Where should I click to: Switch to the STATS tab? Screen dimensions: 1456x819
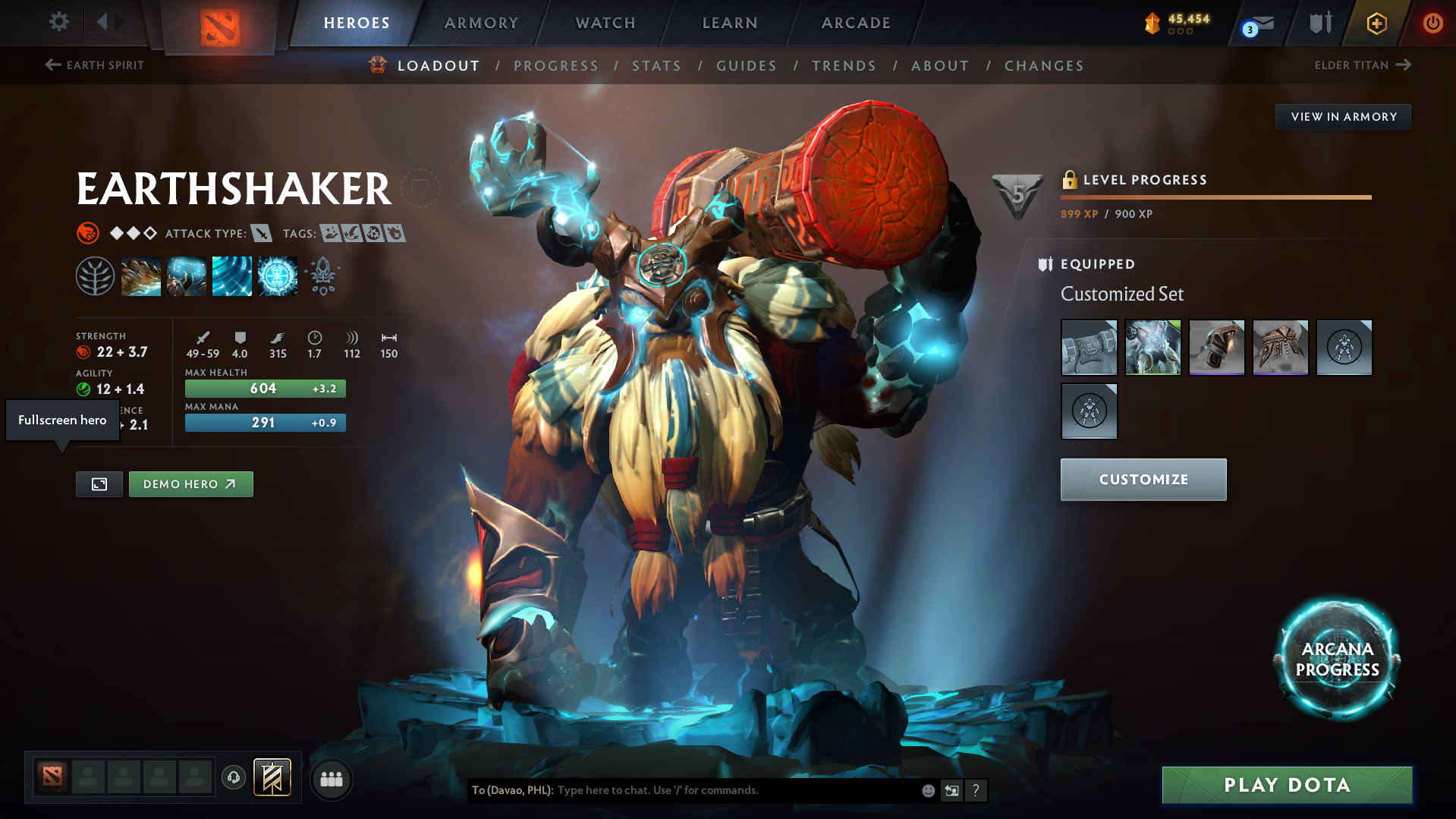(x=656, y=65)
